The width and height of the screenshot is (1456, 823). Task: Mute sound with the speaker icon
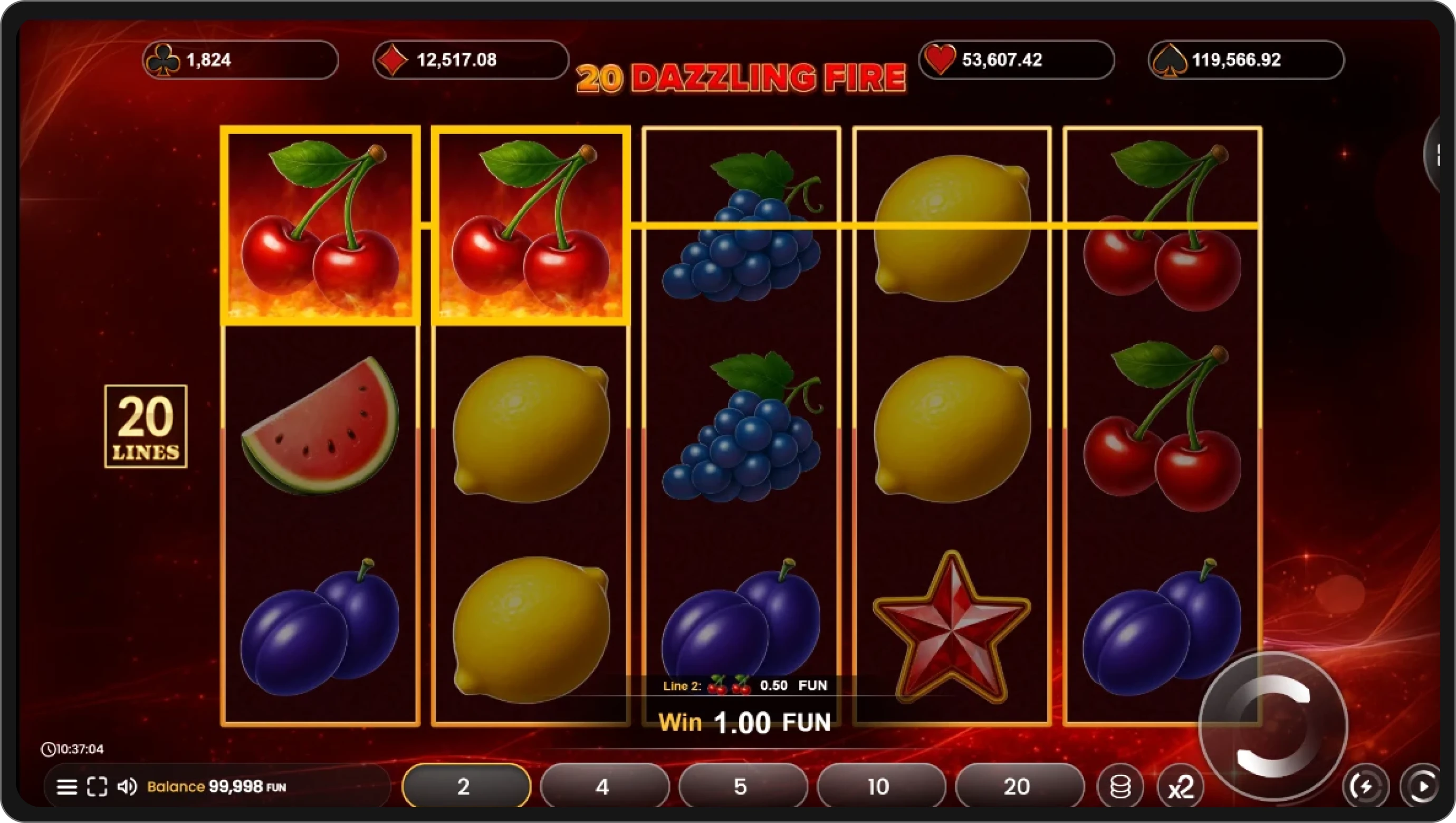[x=127, y=787]
